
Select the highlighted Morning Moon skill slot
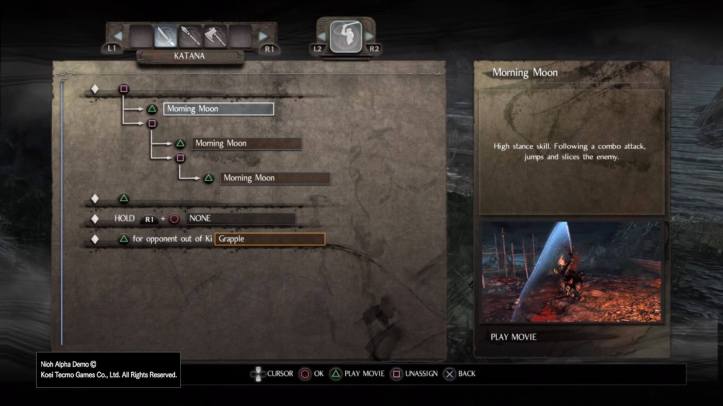pos(218,108)
